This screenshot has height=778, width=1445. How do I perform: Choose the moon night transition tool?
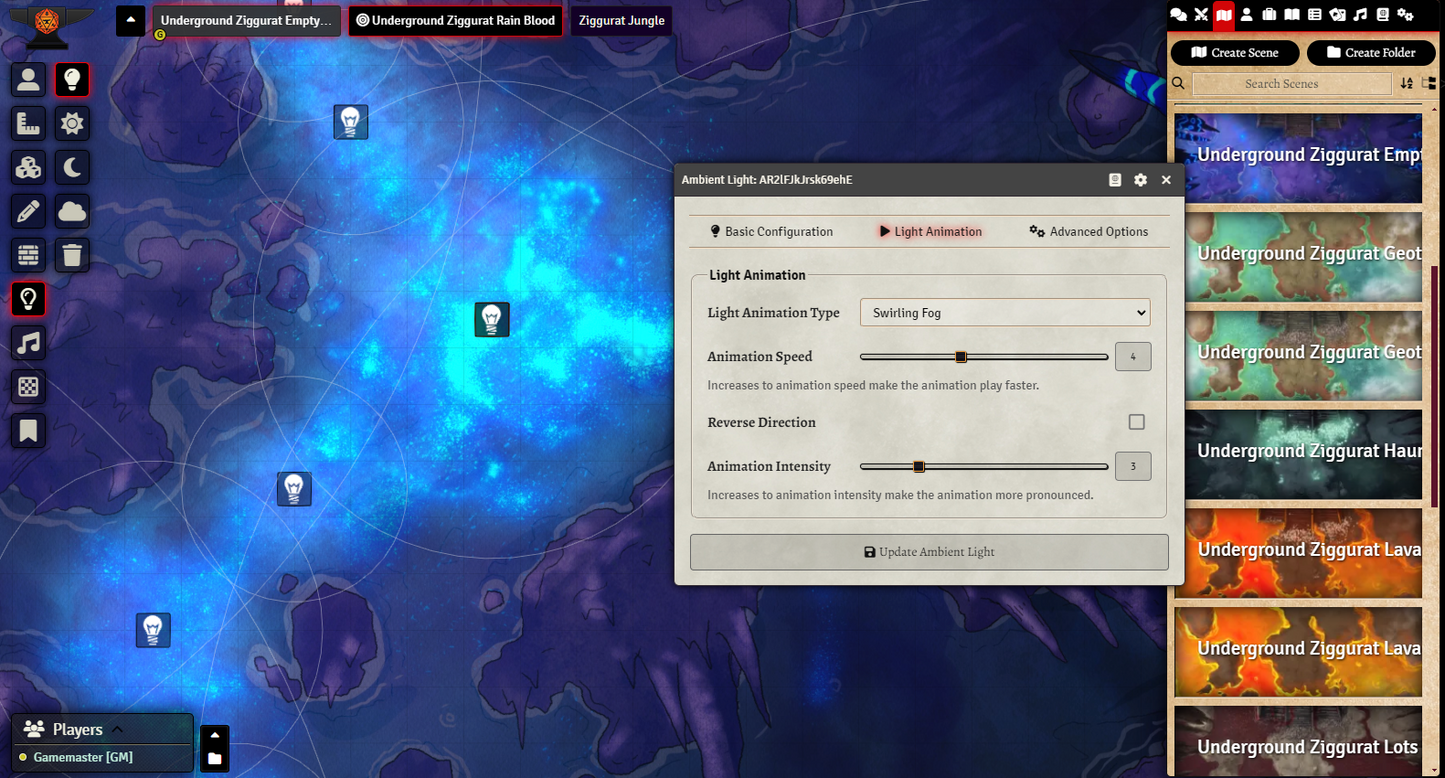click(72, 167)
